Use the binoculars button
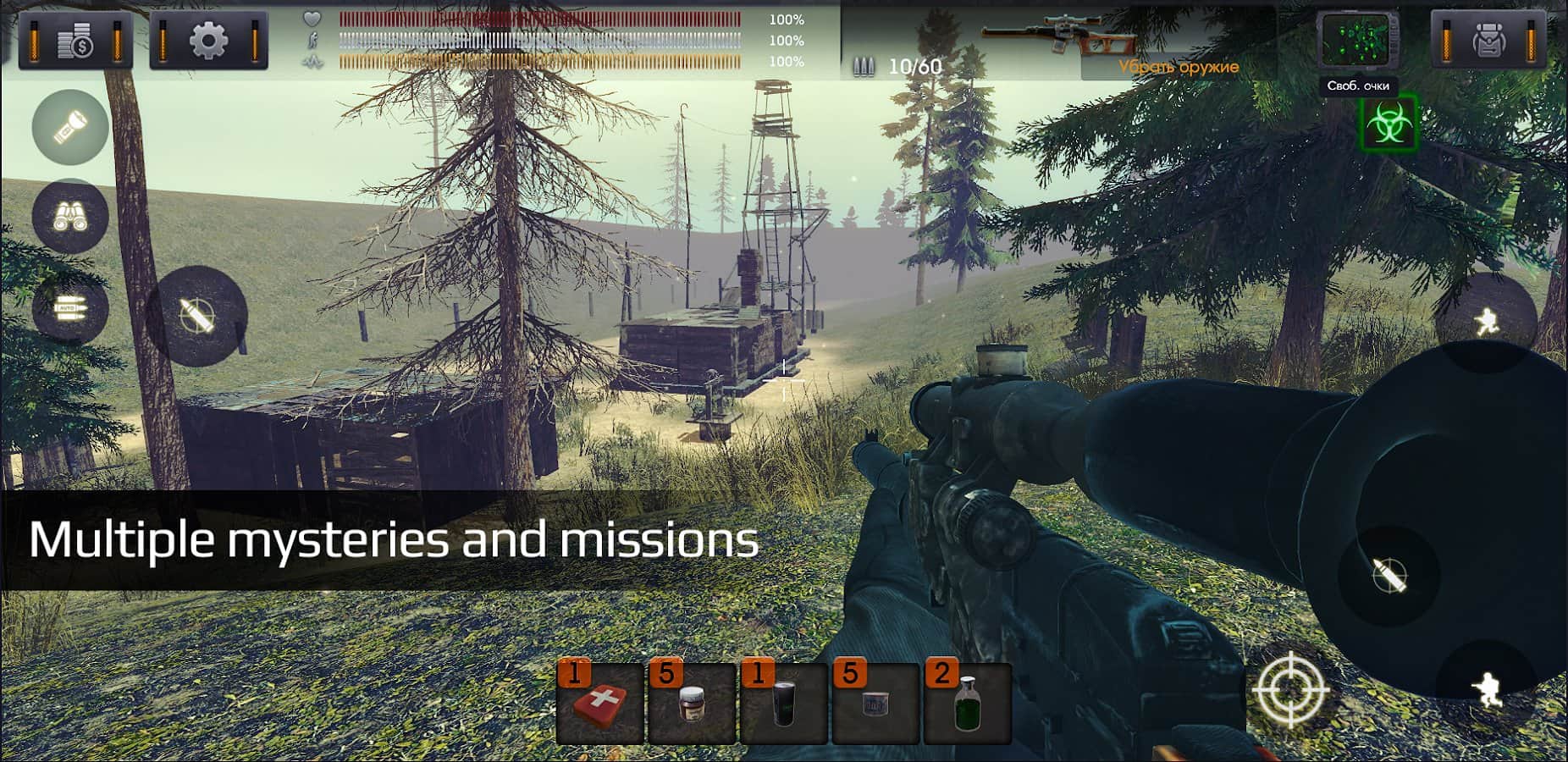 pyautogui.click(x=70, y=217)
